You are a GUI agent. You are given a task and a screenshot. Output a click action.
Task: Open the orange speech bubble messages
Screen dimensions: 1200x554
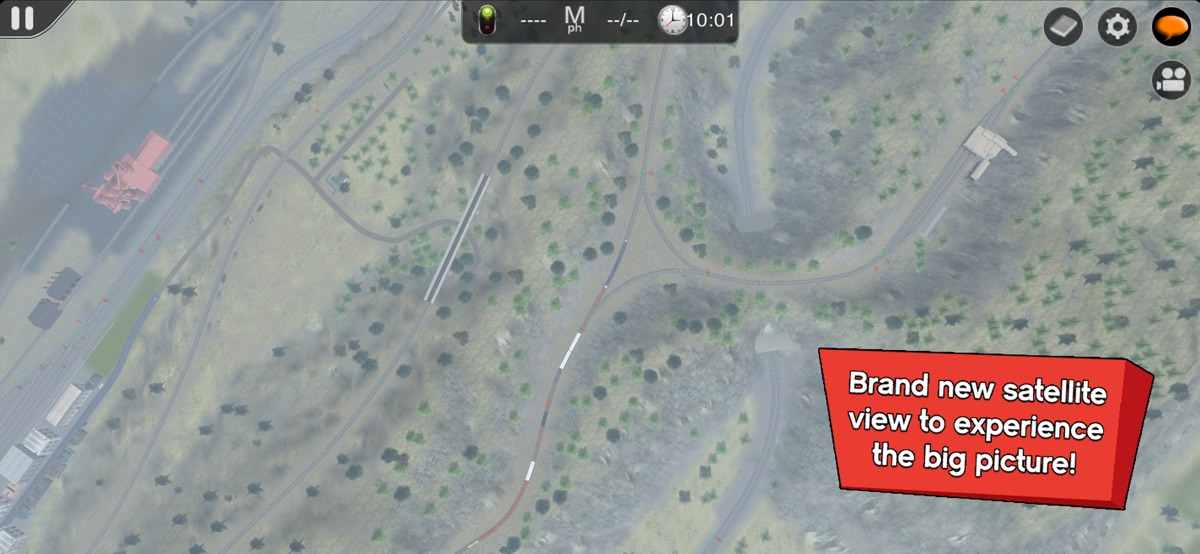click(1169, 27)
